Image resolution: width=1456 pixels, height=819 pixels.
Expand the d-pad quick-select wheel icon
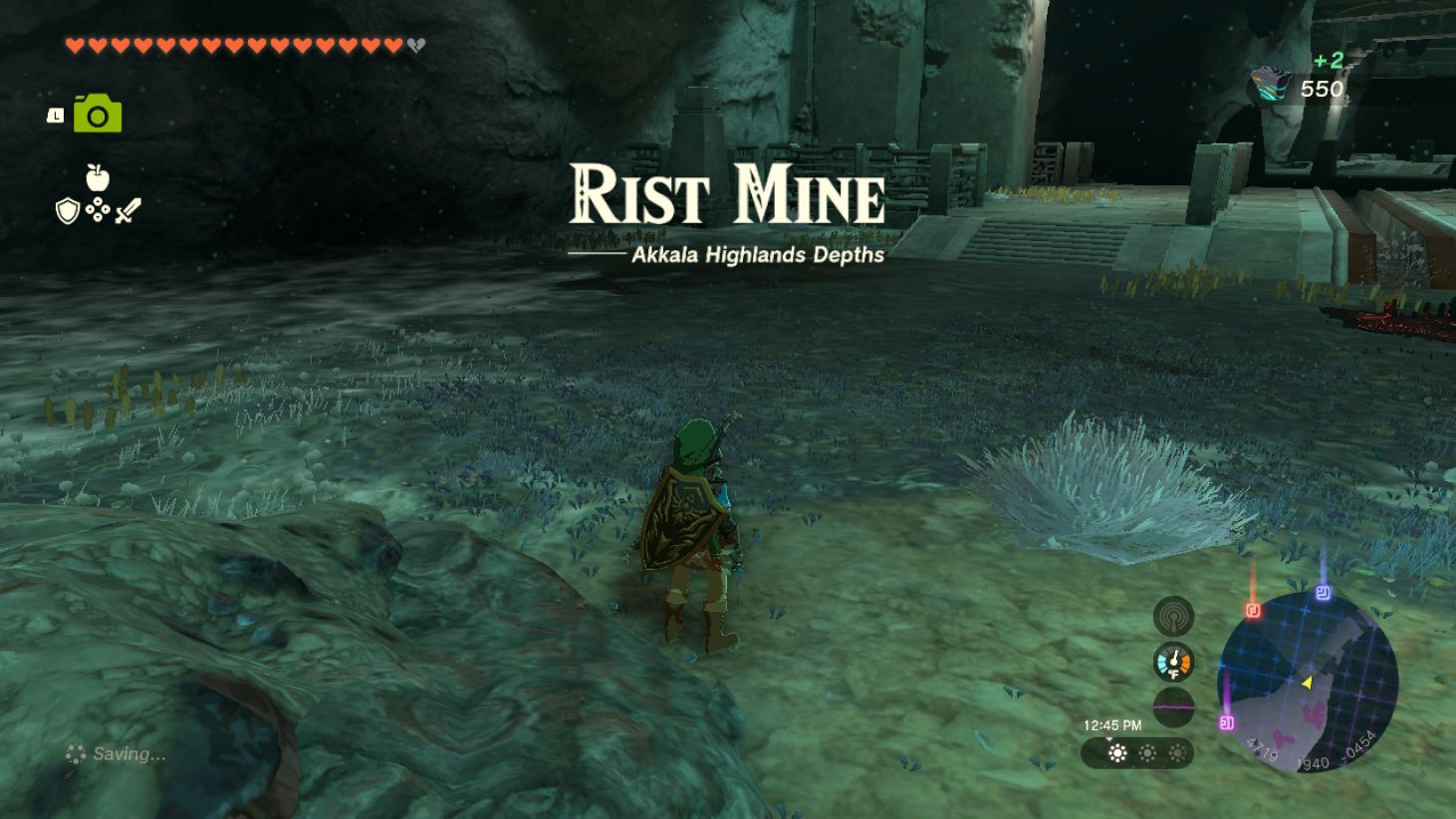pos(96,207)
